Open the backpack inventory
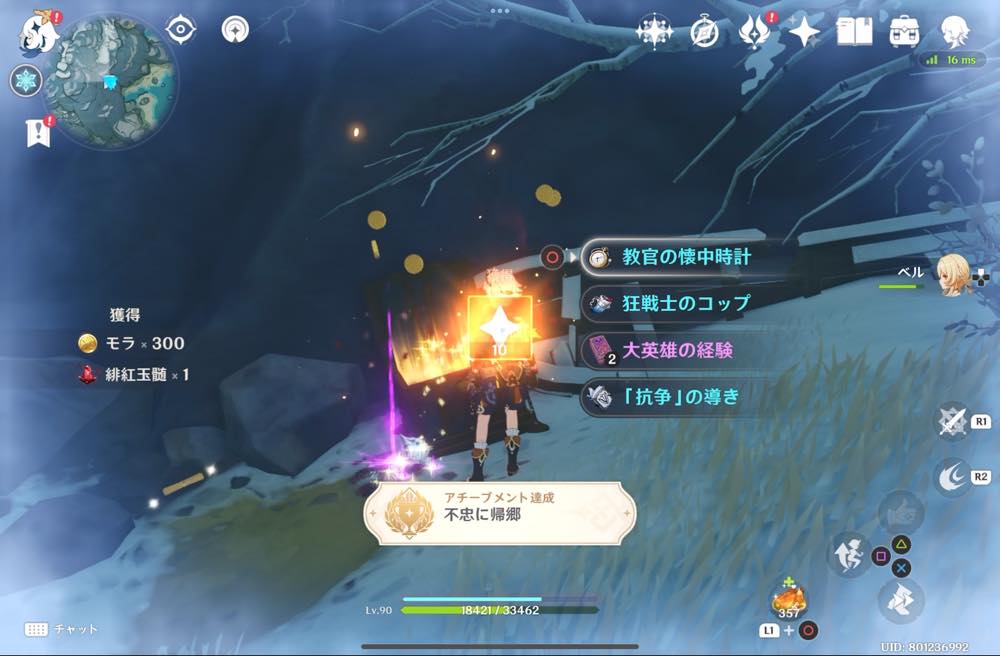 [904, 31]
